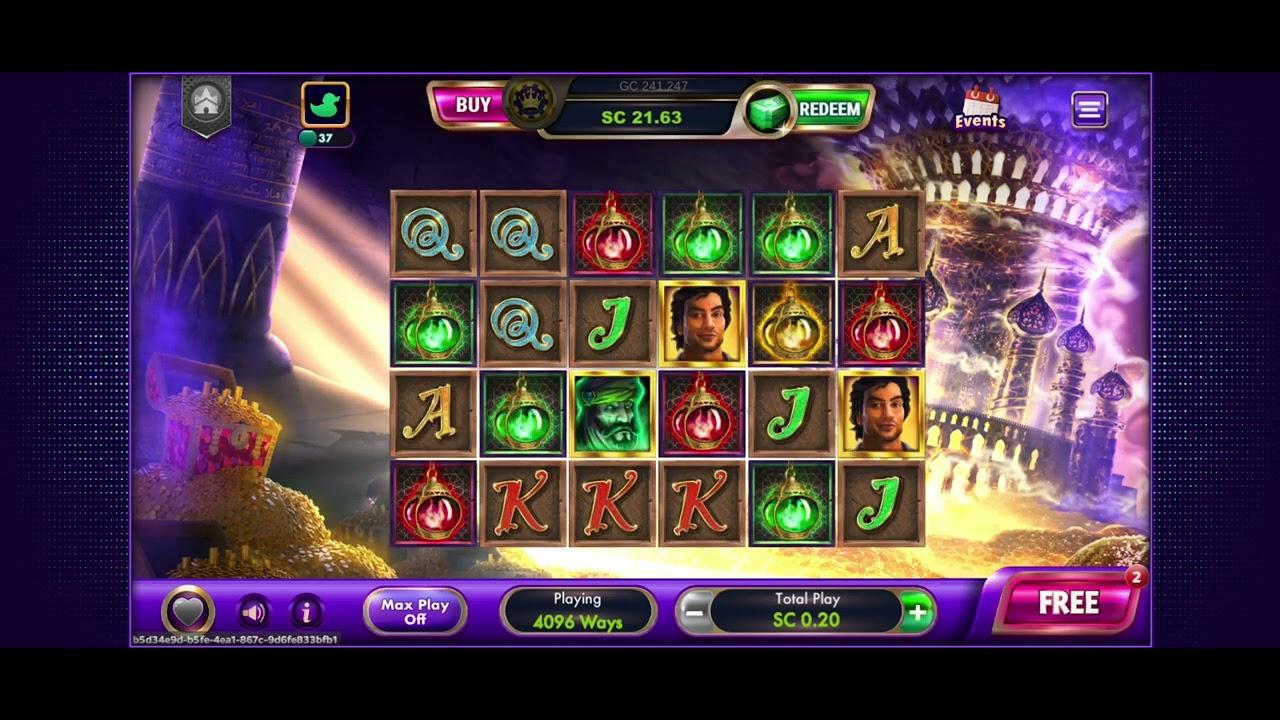Increase Total Play with the green plus
This screenshot has height=720, width=1280.
pyautogui.click(x=916, y=612)
